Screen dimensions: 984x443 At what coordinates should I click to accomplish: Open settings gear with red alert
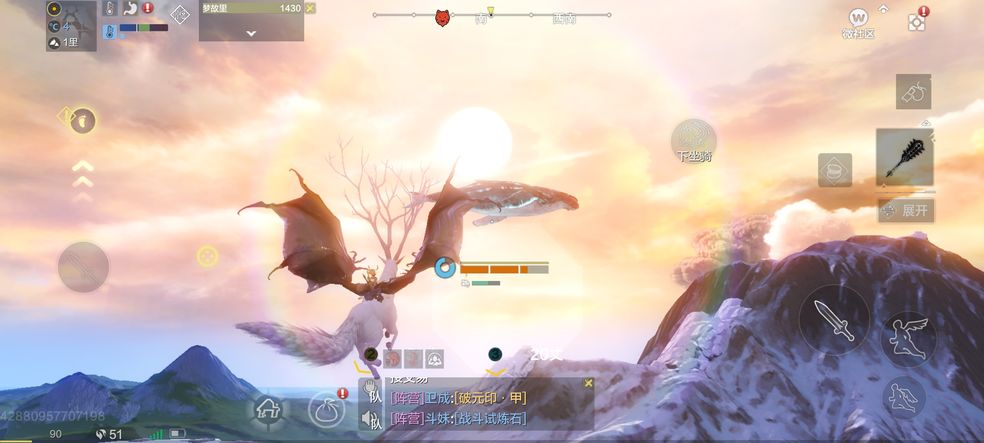pos(916,22)
